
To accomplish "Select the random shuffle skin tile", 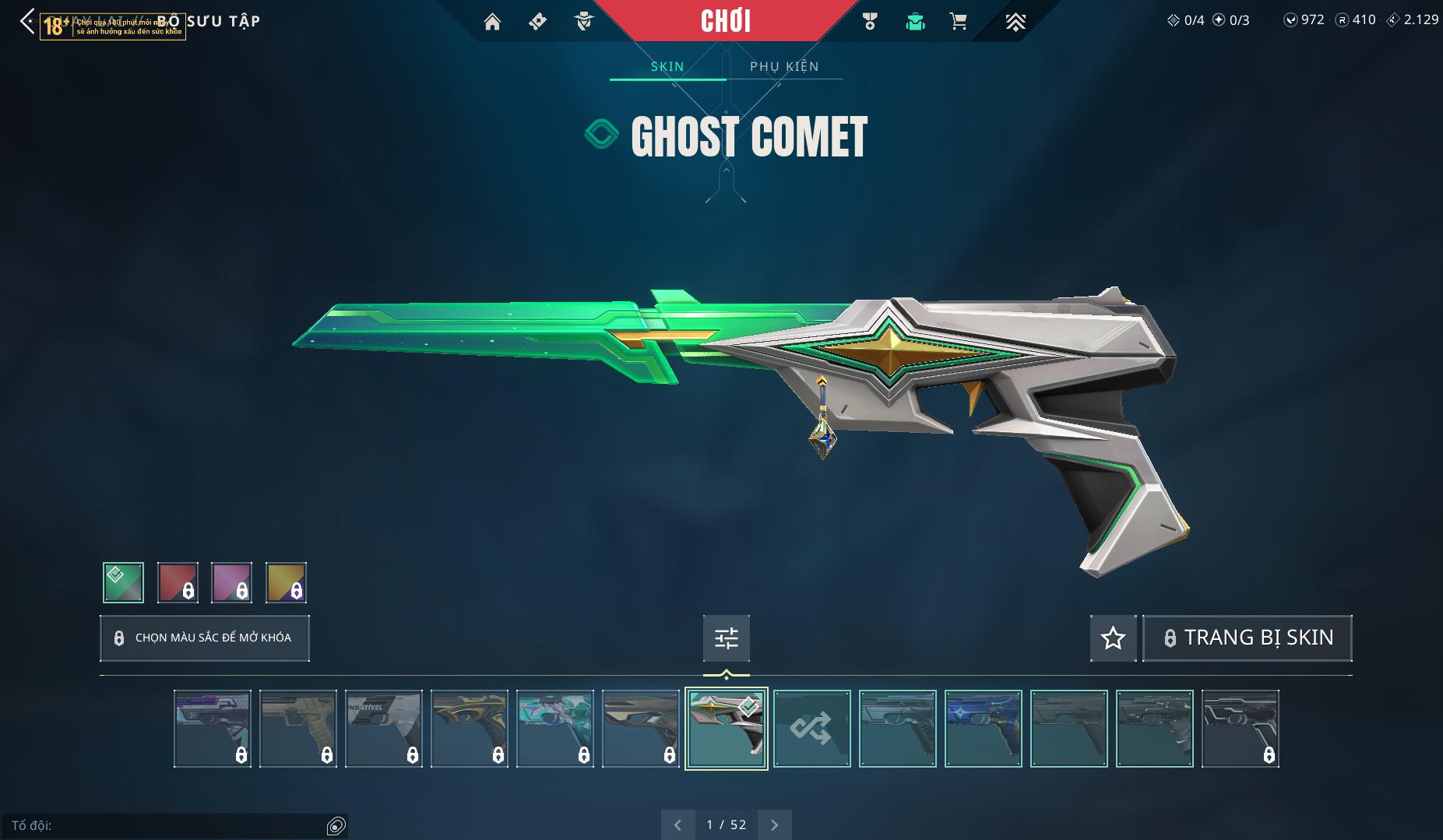I will tap(811, 729).
